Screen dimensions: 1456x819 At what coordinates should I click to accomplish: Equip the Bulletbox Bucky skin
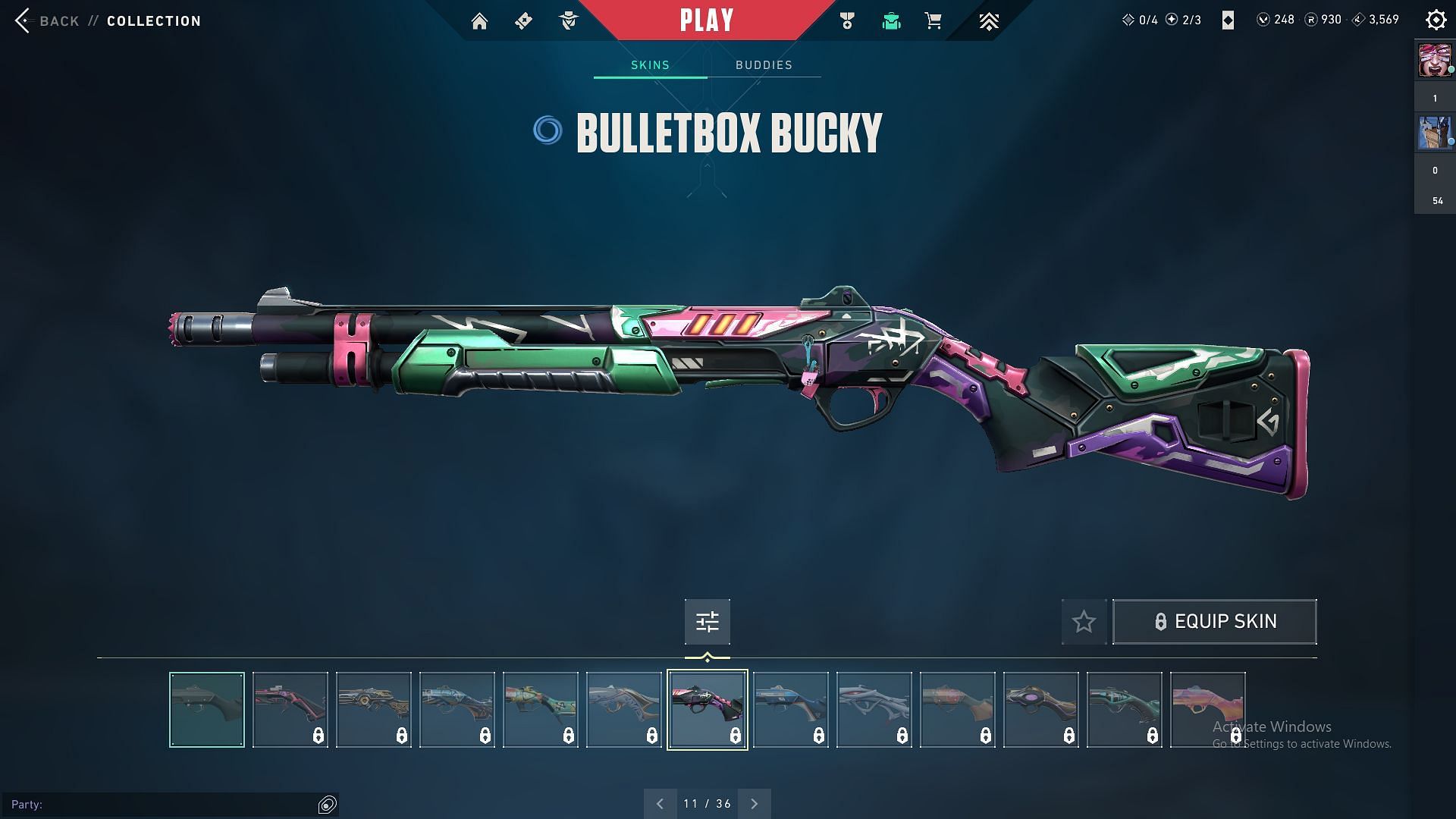1214,622
